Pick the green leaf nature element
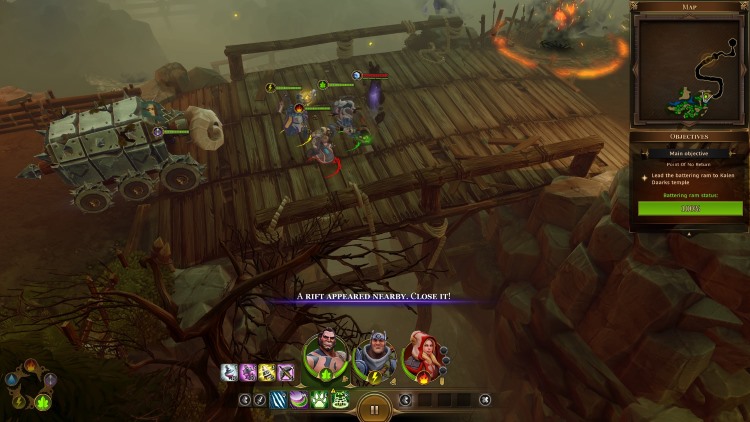This screenshot has width=750, height=422. (x=43, y=402)
